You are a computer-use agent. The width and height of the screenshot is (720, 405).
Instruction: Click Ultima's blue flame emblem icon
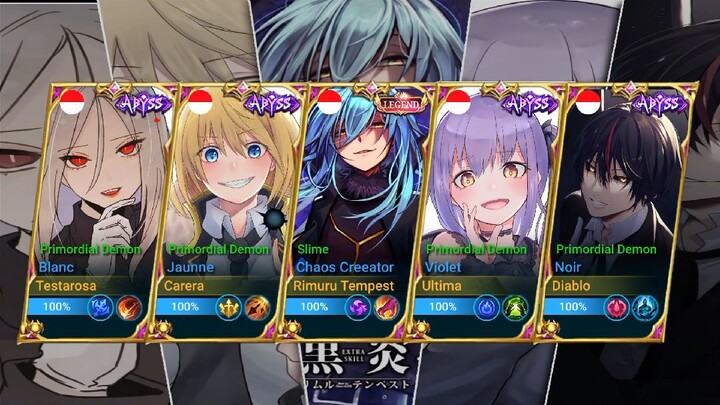pyautogui.click(x=487, y=307)
